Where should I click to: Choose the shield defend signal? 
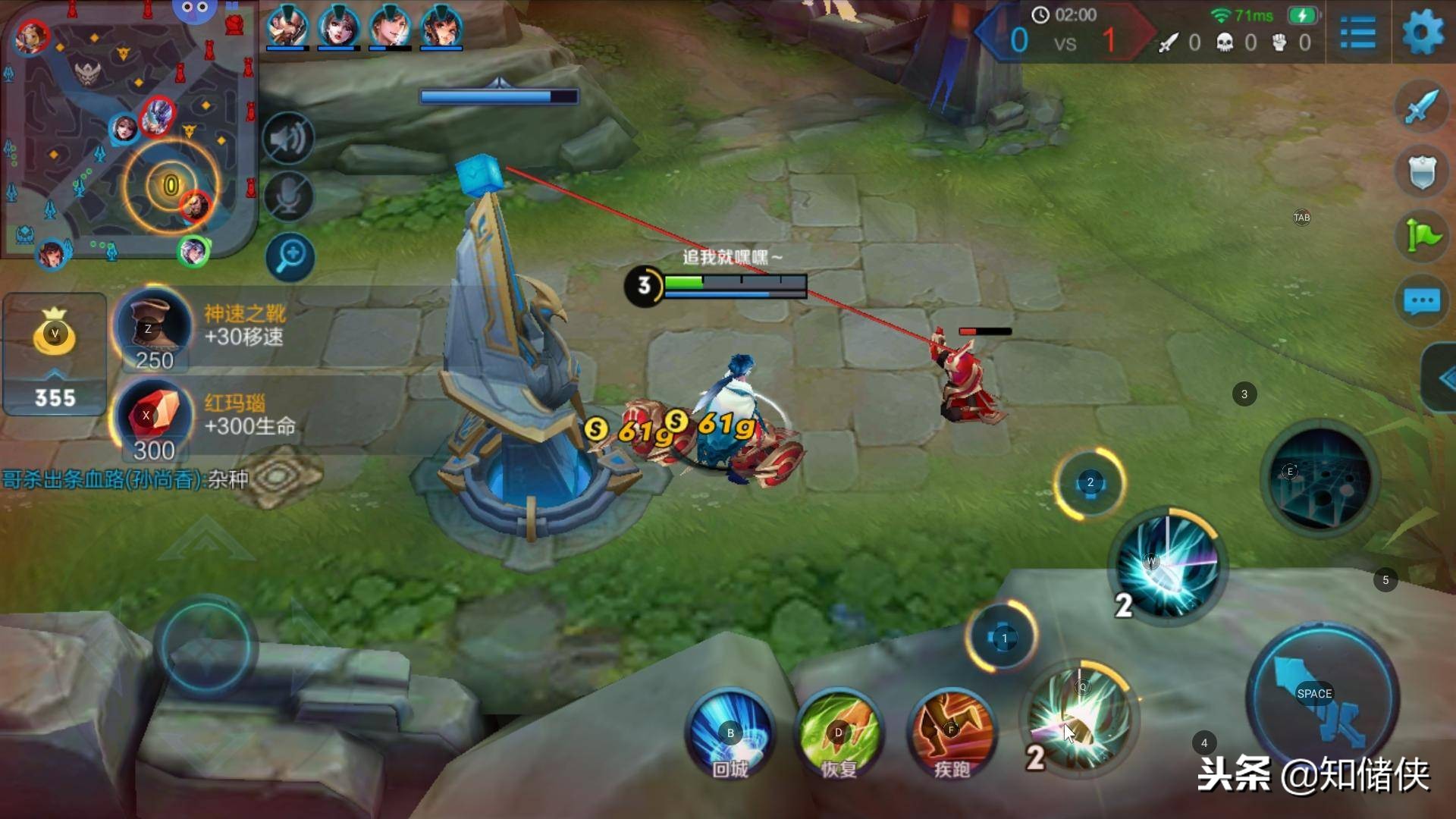click(x=1421, y=172)
